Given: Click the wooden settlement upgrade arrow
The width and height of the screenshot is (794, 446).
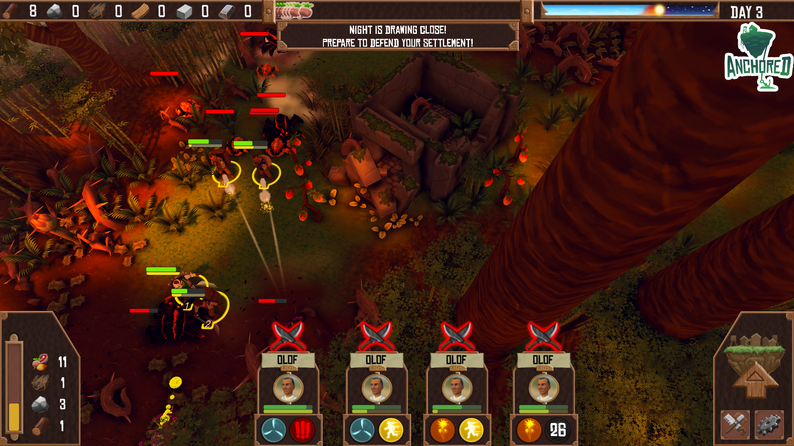Looking at the screenshot, I should click(x=751, y=378).
